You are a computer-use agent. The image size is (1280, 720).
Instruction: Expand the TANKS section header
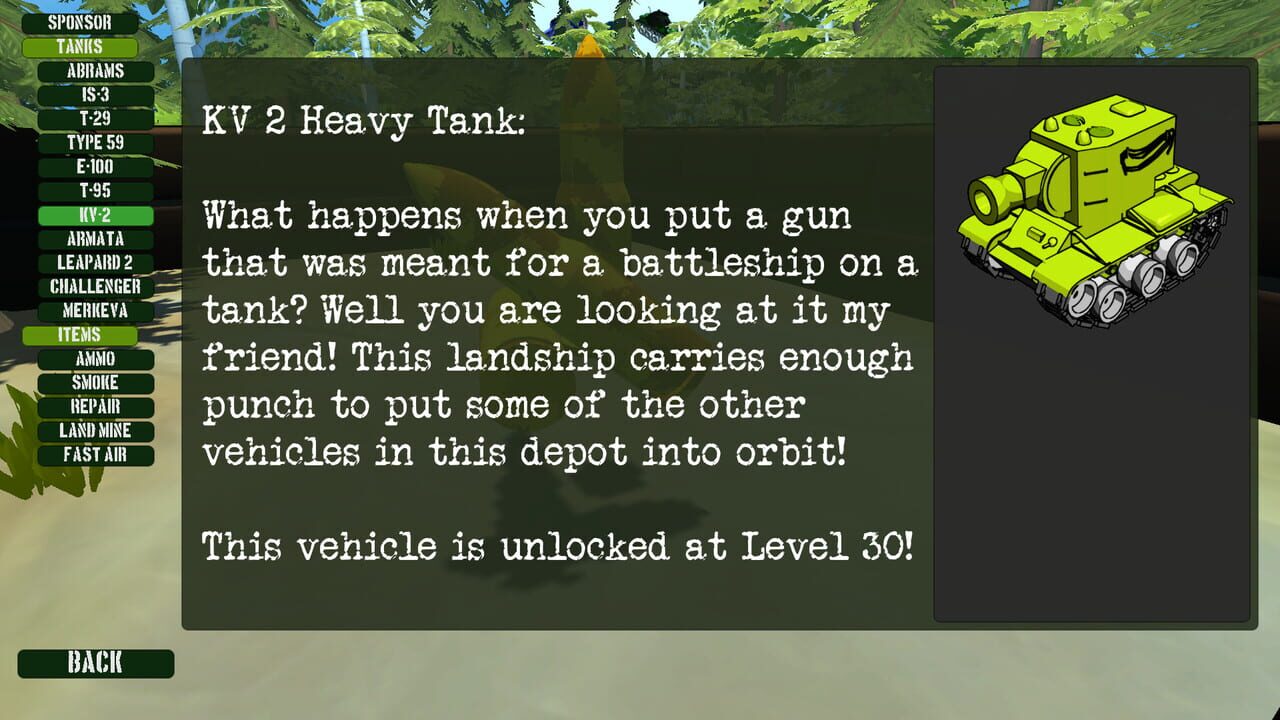[x=82, y=46]
